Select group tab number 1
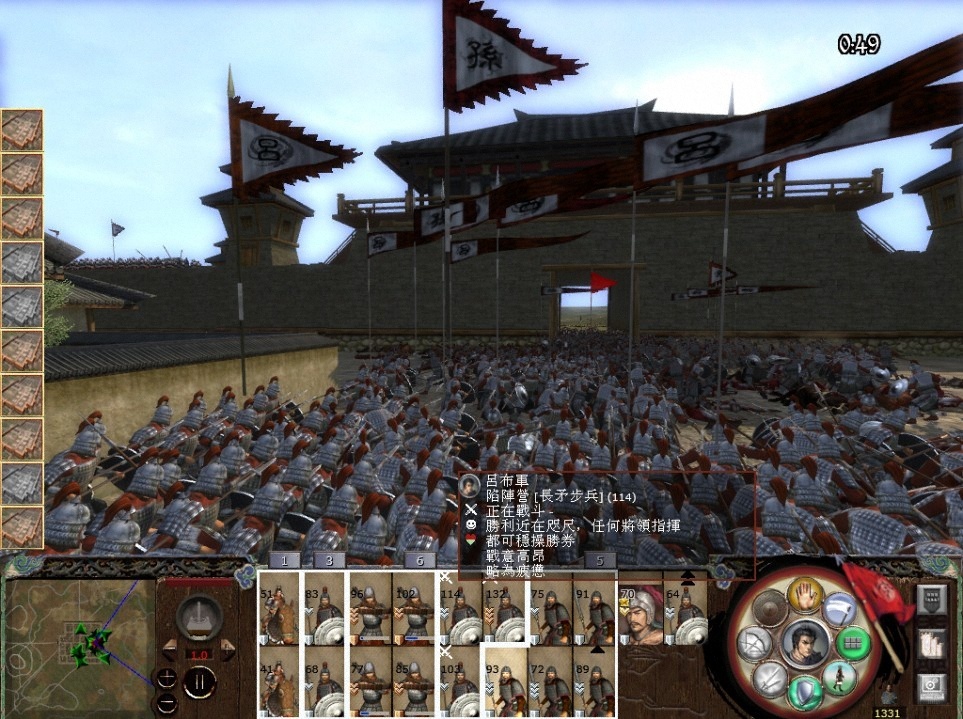Viewport: 963px width, 719px height. tap(285, 561)
